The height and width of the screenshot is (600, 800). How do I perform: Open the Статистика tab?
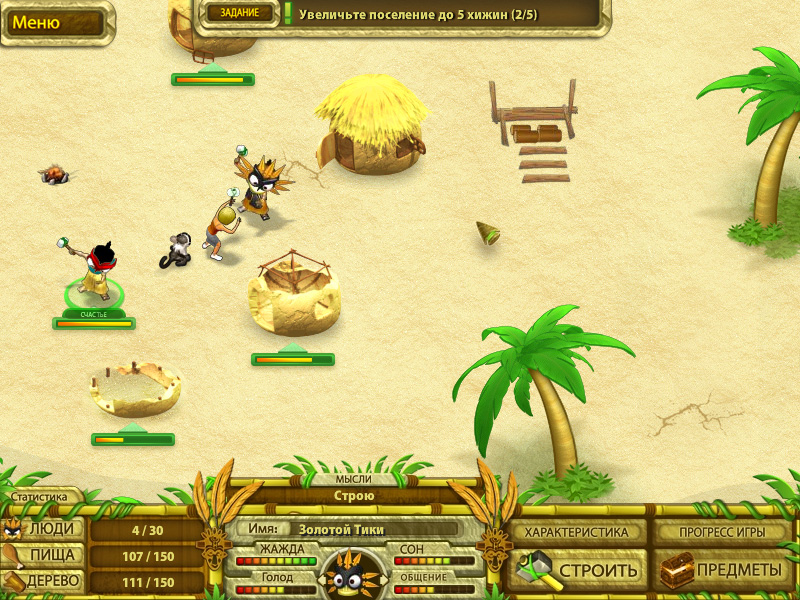[40, 496]
